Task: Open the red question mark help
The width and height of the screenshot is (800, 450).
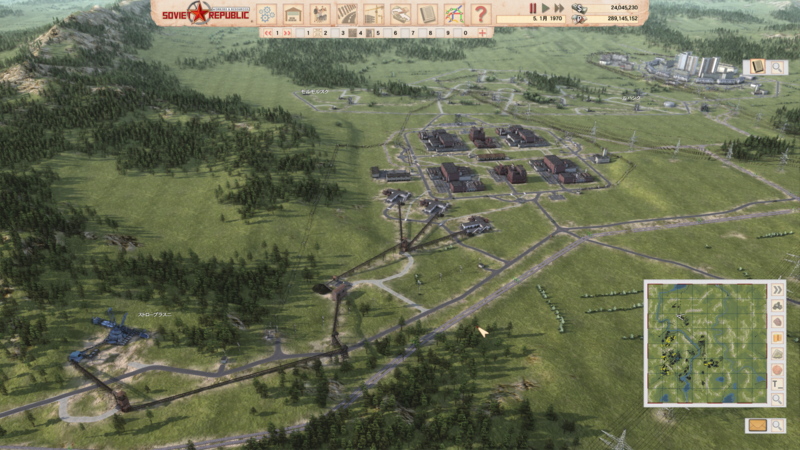Action: click(481, 14)
